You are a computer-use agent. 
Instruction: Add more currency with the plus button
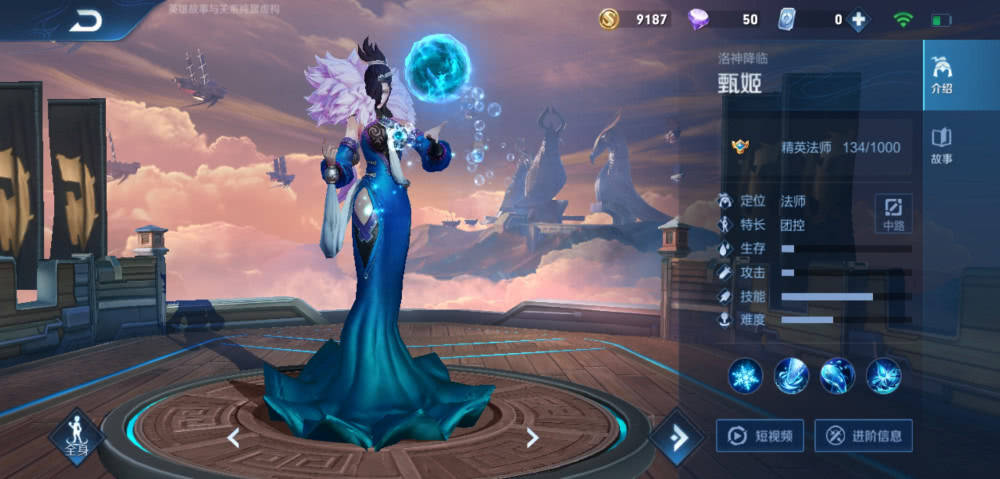858,19
